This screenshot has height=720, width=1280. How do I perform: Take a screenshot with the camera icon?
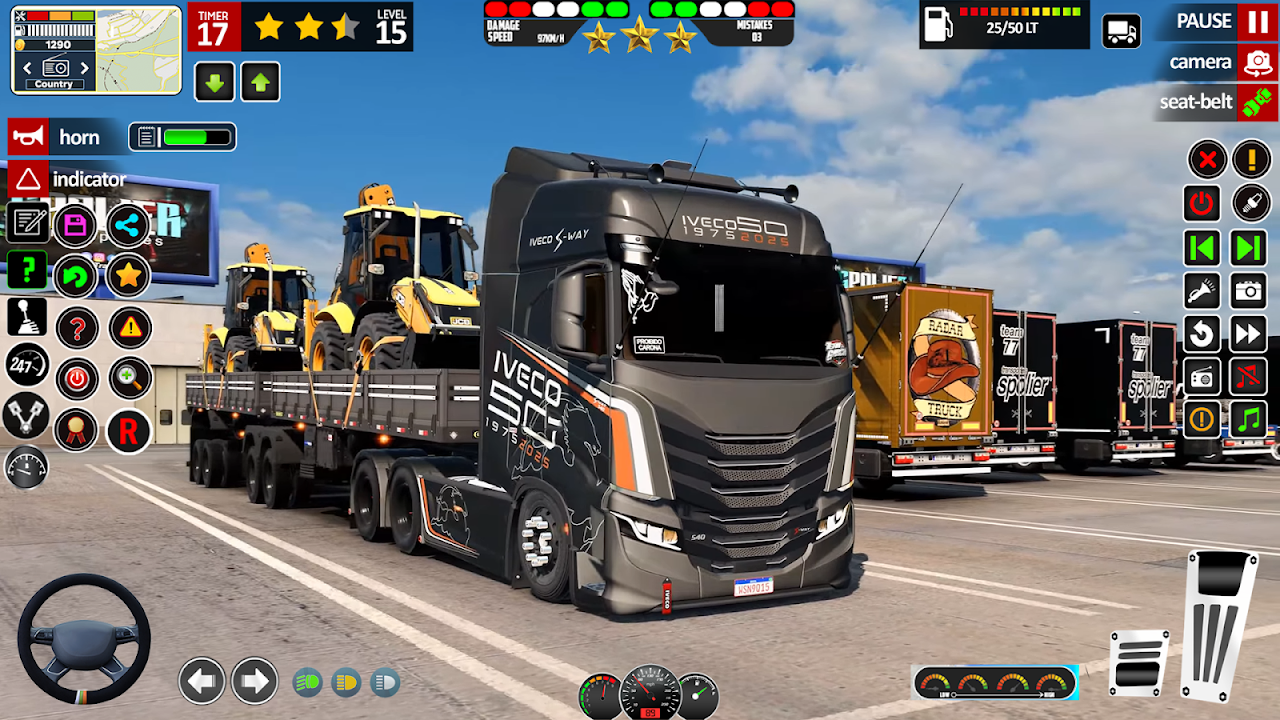point(1249,291)
